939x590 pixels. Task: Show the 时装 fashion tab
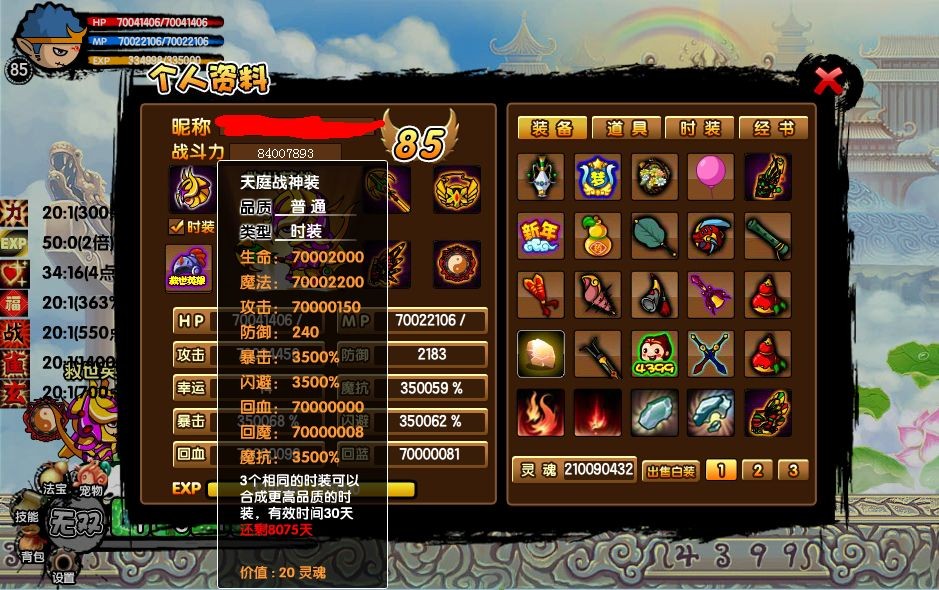click(700, 128)
